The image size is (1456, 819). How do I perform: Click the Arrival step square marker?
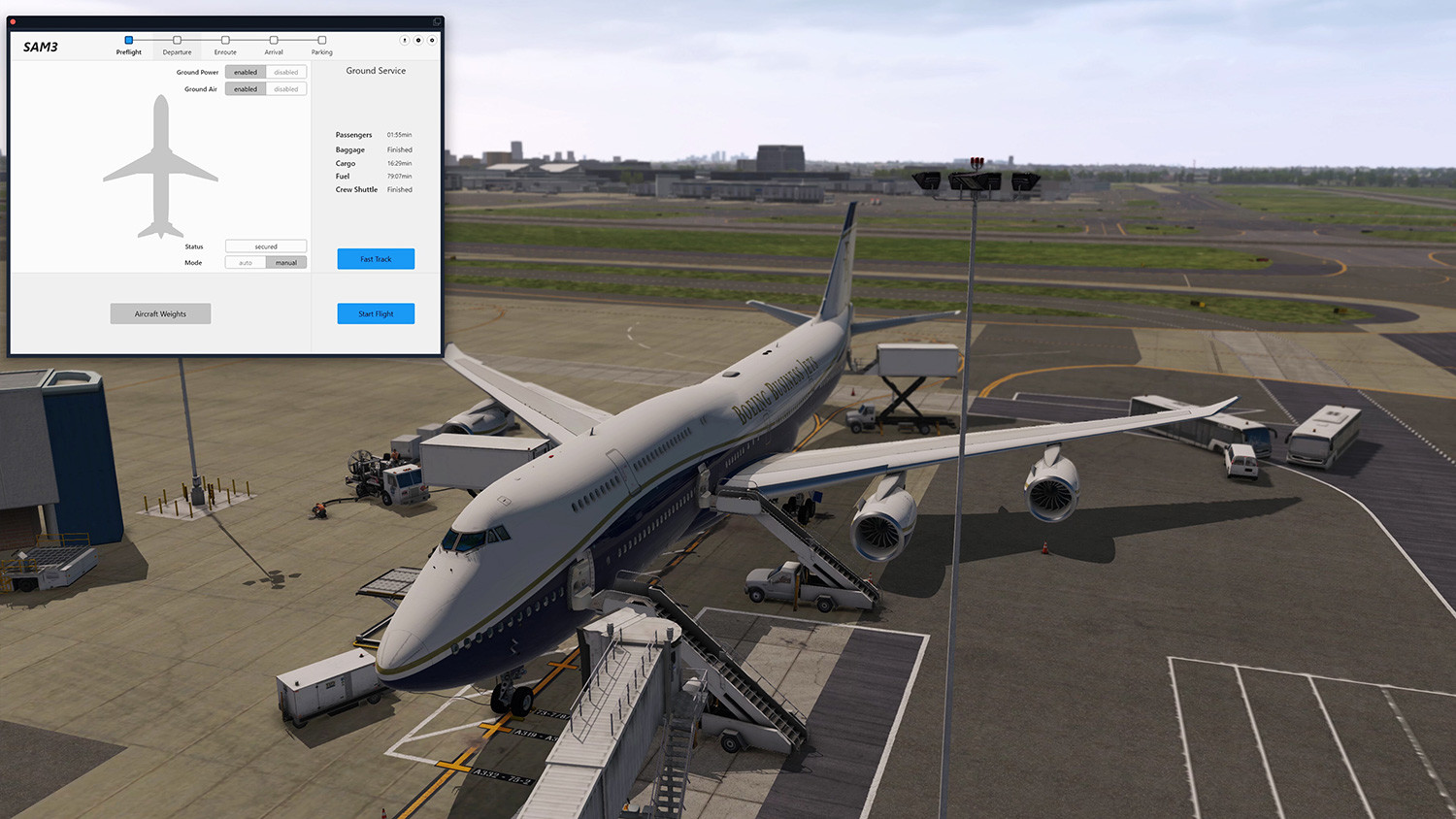point(274,40)
